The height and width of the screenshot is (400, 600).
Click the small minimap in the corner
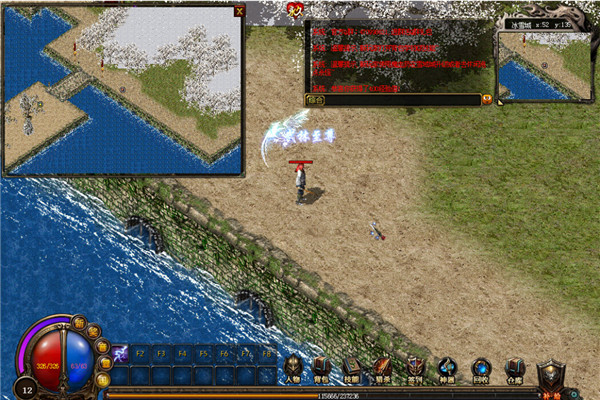(537, 66)
